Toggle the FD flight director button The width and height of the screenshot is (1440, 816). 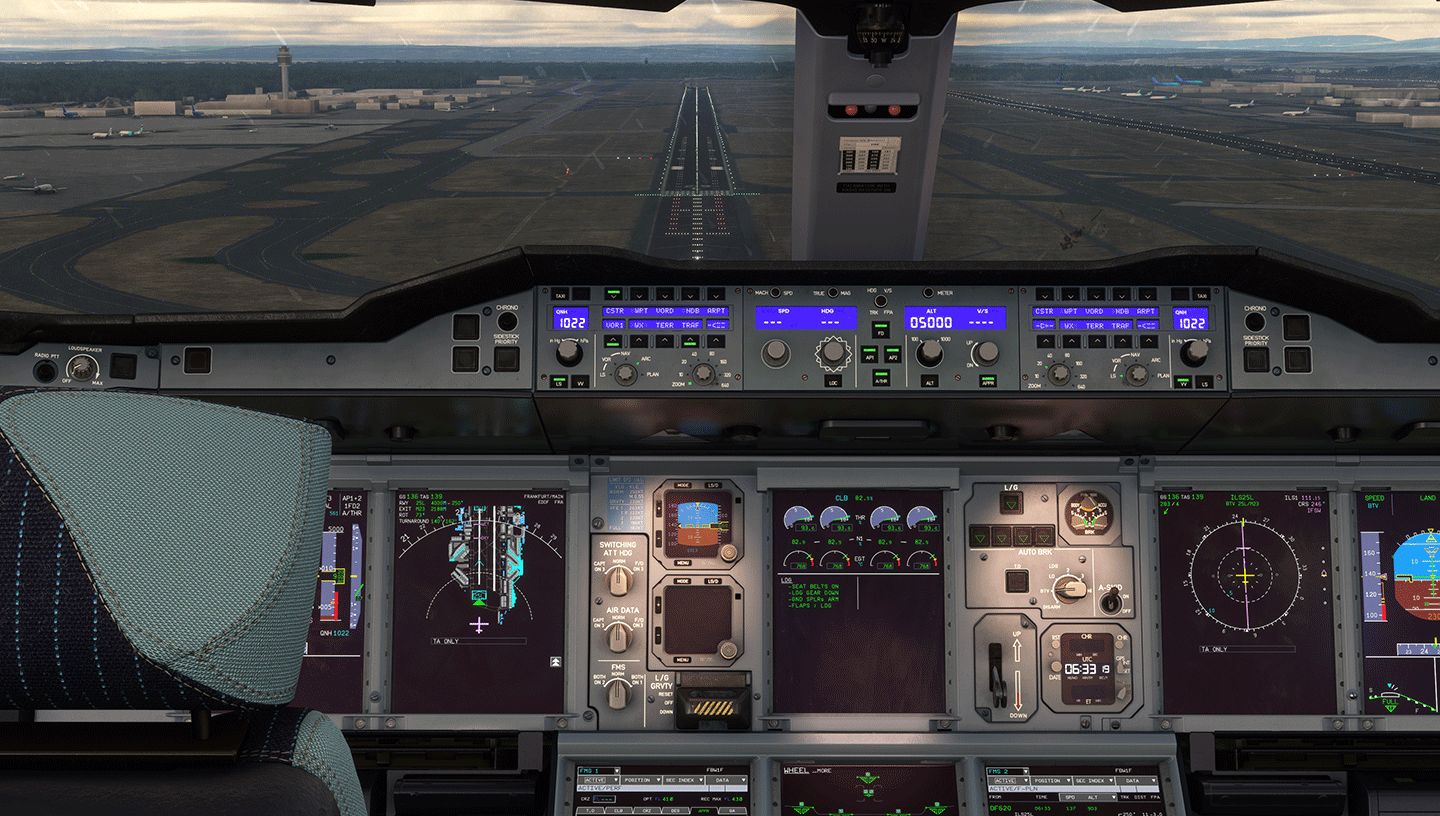pyautogui.click(x=881, y=329)
